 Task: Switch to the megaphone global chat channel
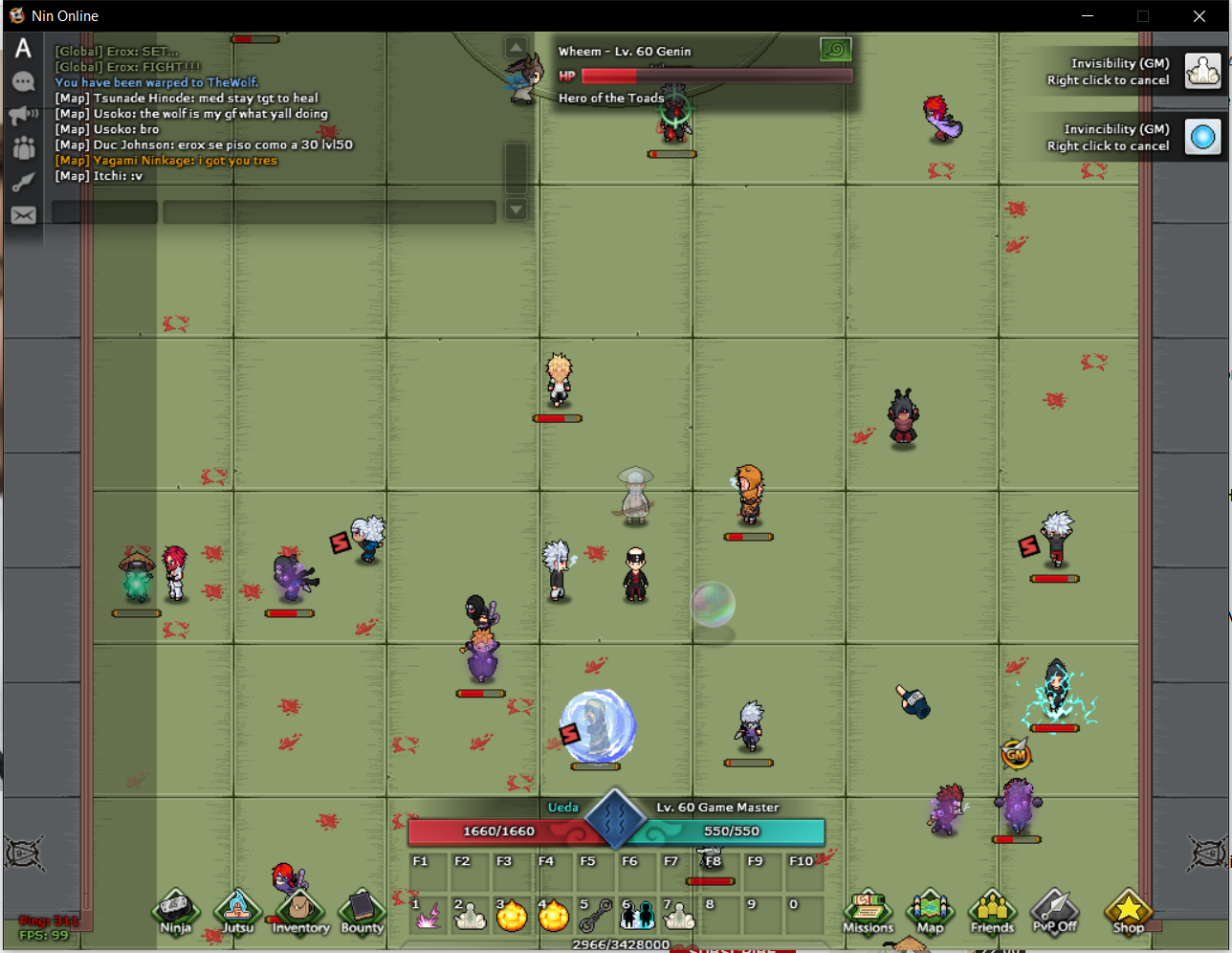click(23, 116)
